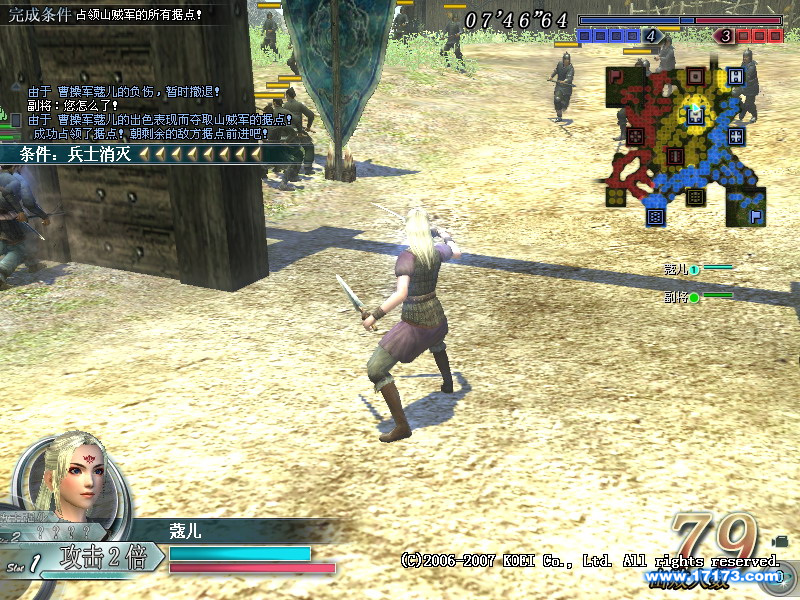Select the red base icon atop the minimap
The height and width of the screenshot is (600, 800).
694,77
